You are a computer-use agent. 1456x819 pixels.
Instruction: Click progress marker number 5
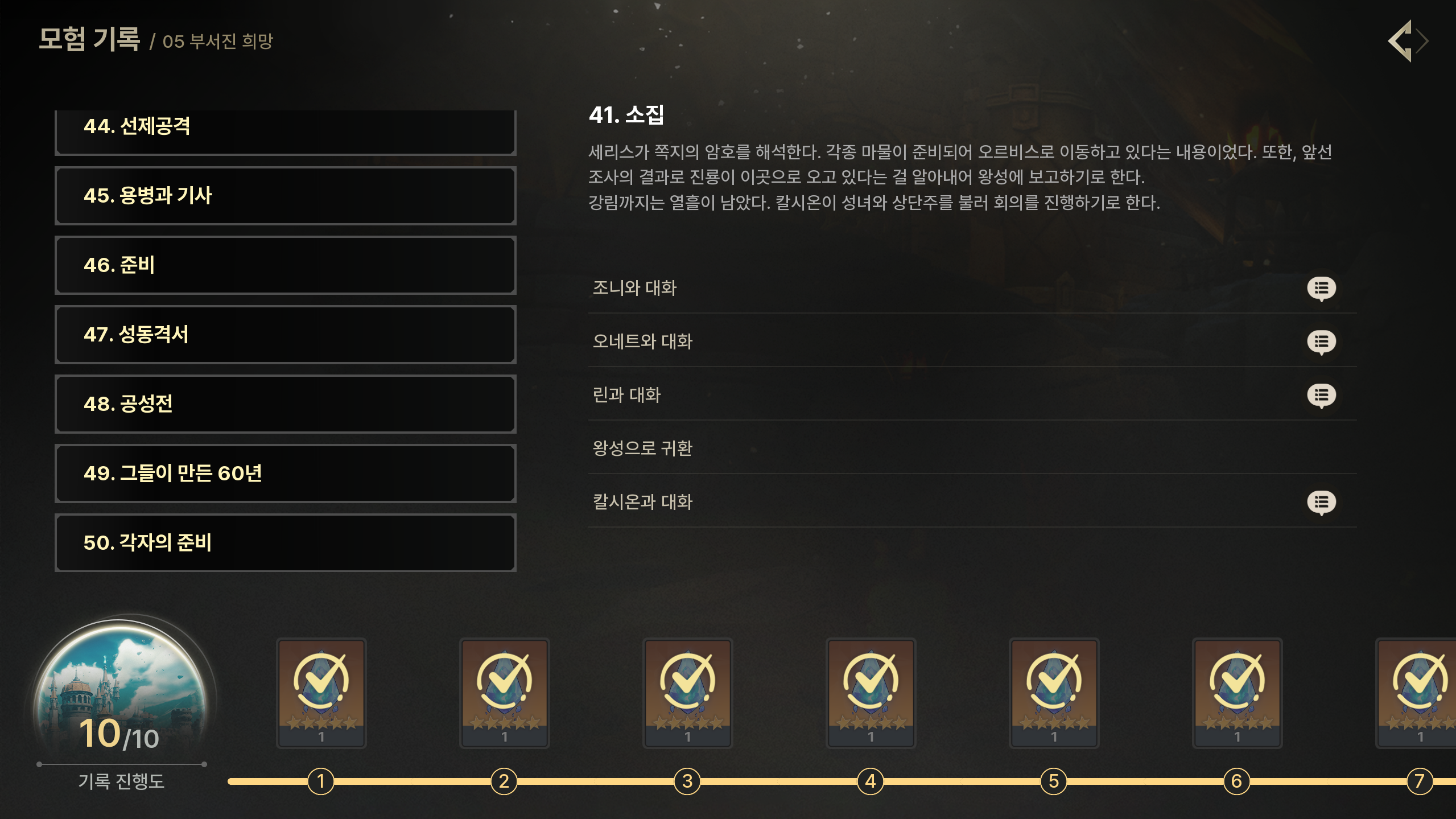tap(1054, 781)
